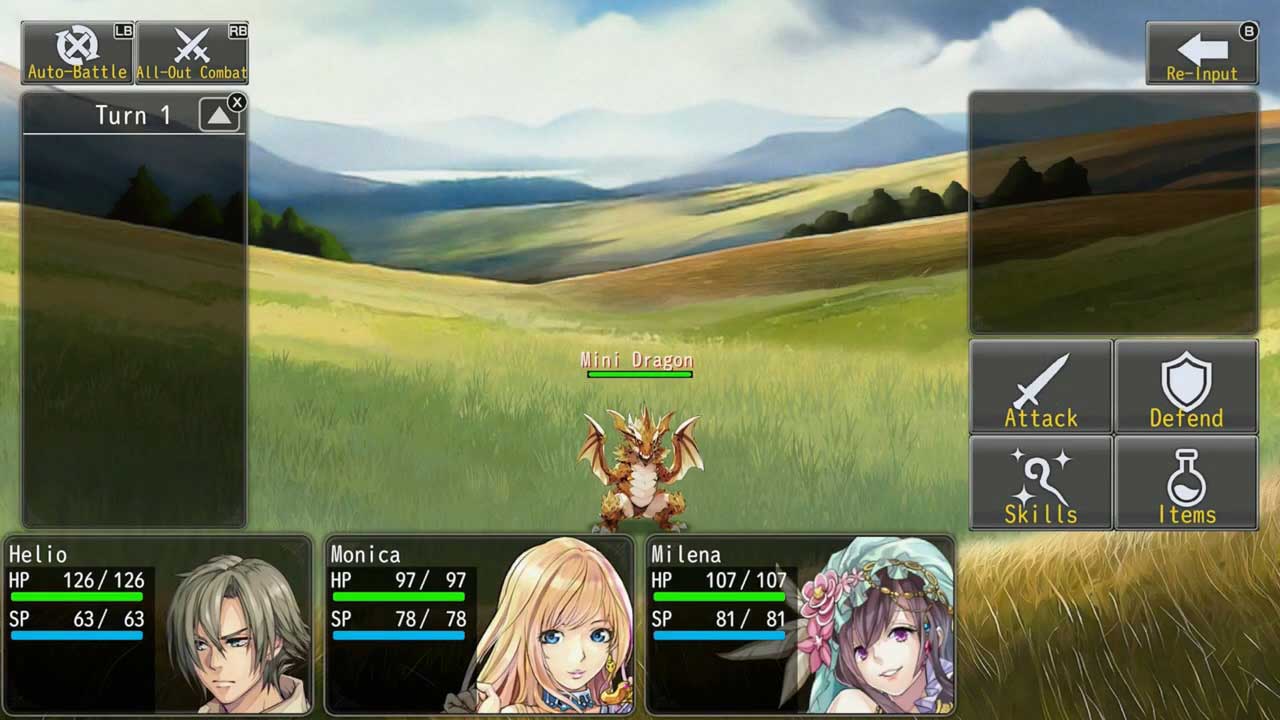Image resolution: width=1280 pixels, height=720 pixels.
Task: Select Milena's character status panel
Action: [800, 625]
